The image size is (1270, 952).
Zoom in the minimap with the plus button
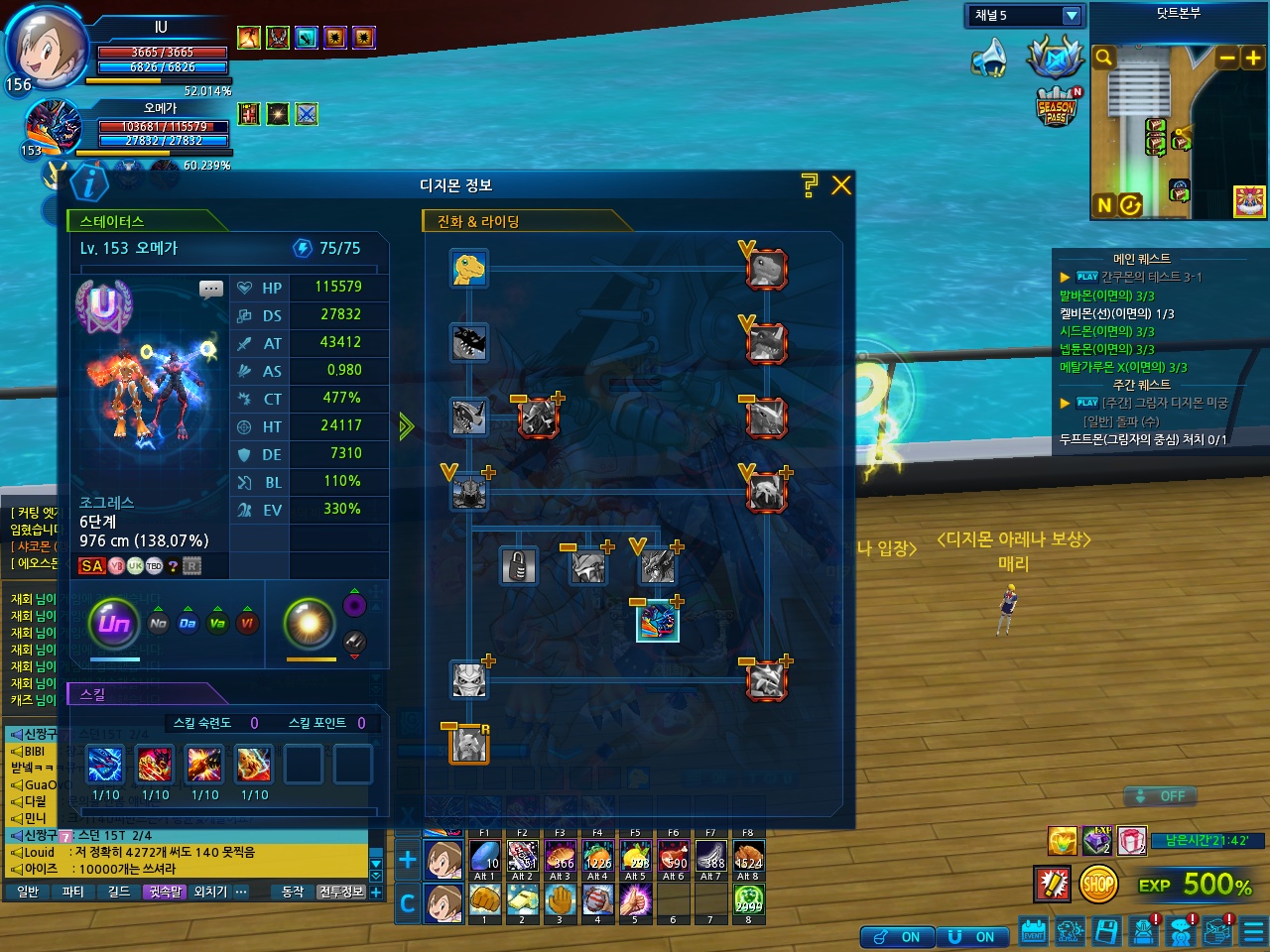(1253, 59)
